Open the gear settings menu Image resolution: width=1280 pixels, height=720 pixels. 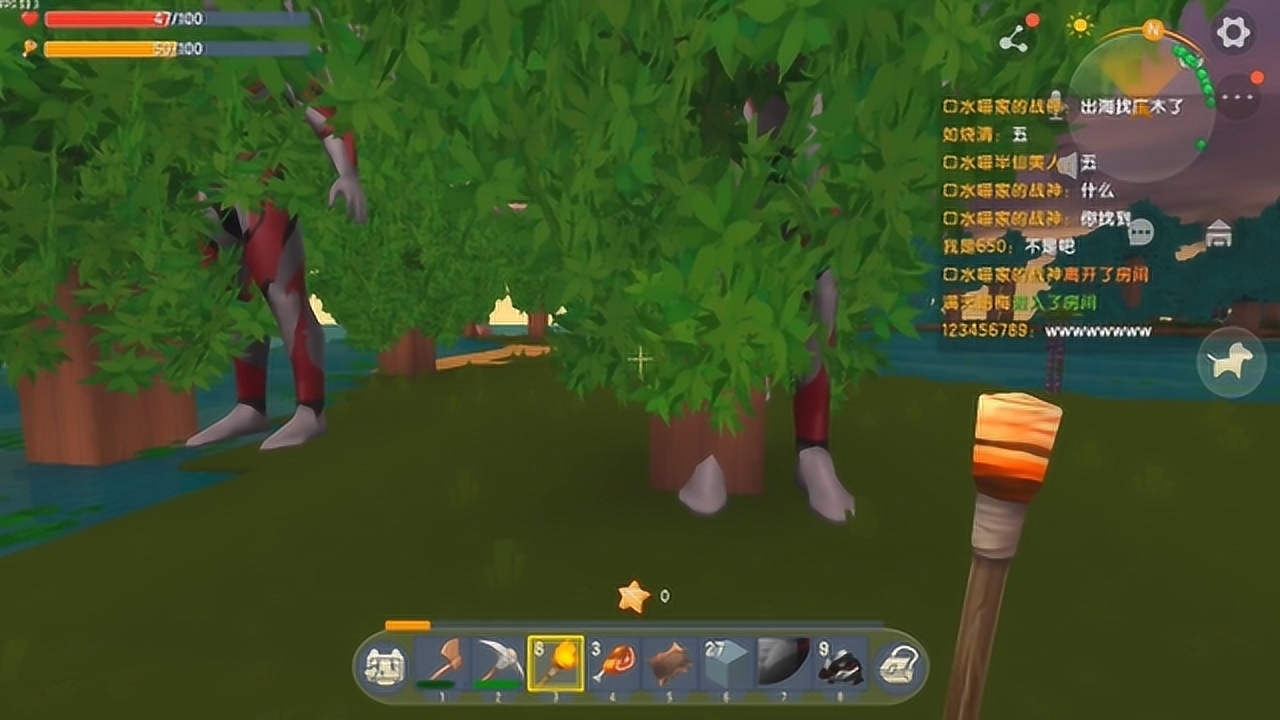point(1233,33)
